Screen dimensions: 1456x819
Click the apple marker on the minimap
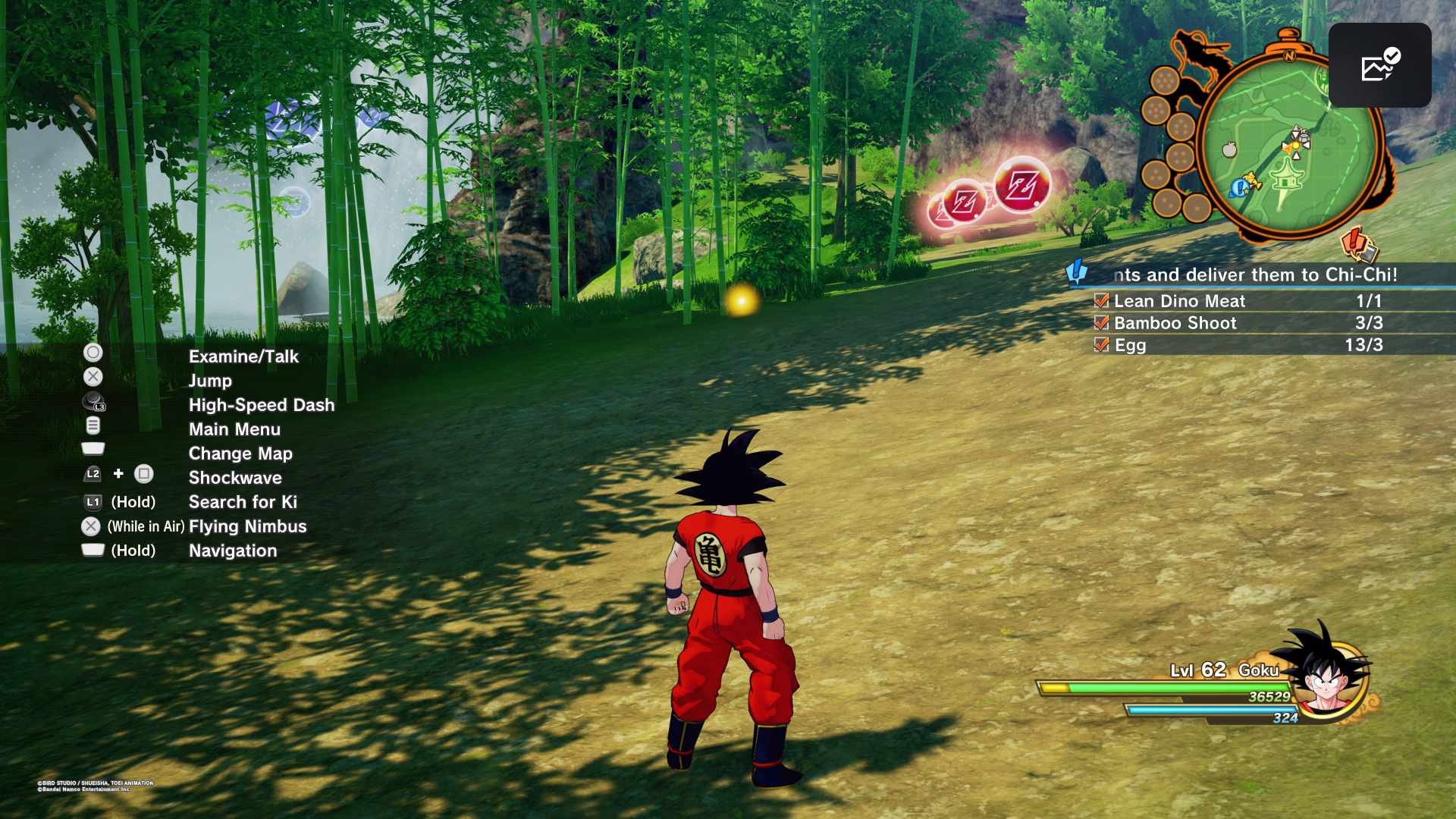pyautogui.click(x=1229, y=149)
